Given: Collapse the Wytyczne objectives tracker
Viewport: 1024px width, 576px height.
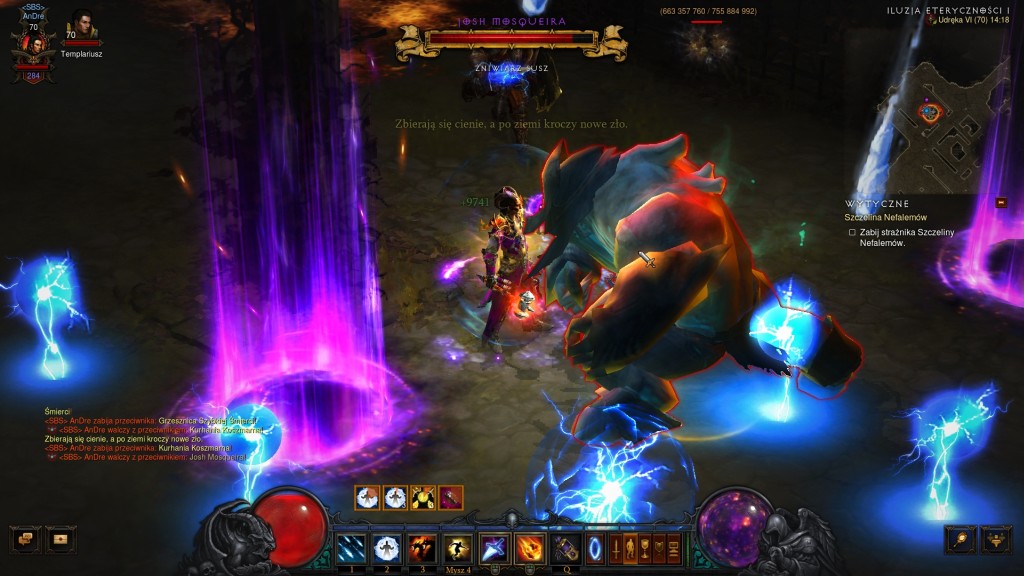Looking at the screenshot, I should click(x=1001, y=202).
